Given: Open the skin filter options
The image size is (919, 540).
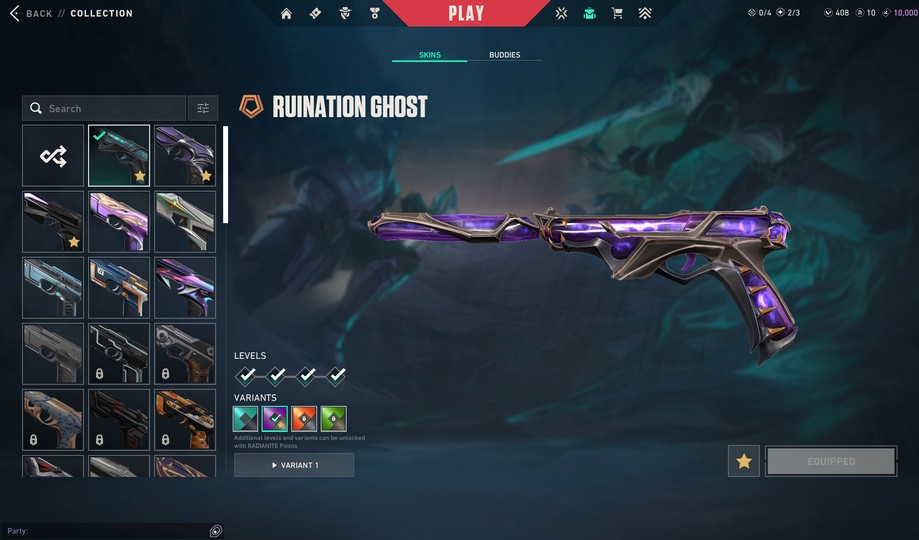Looking at the screenshot, I should pyautogui.click(x=203, y=108).
